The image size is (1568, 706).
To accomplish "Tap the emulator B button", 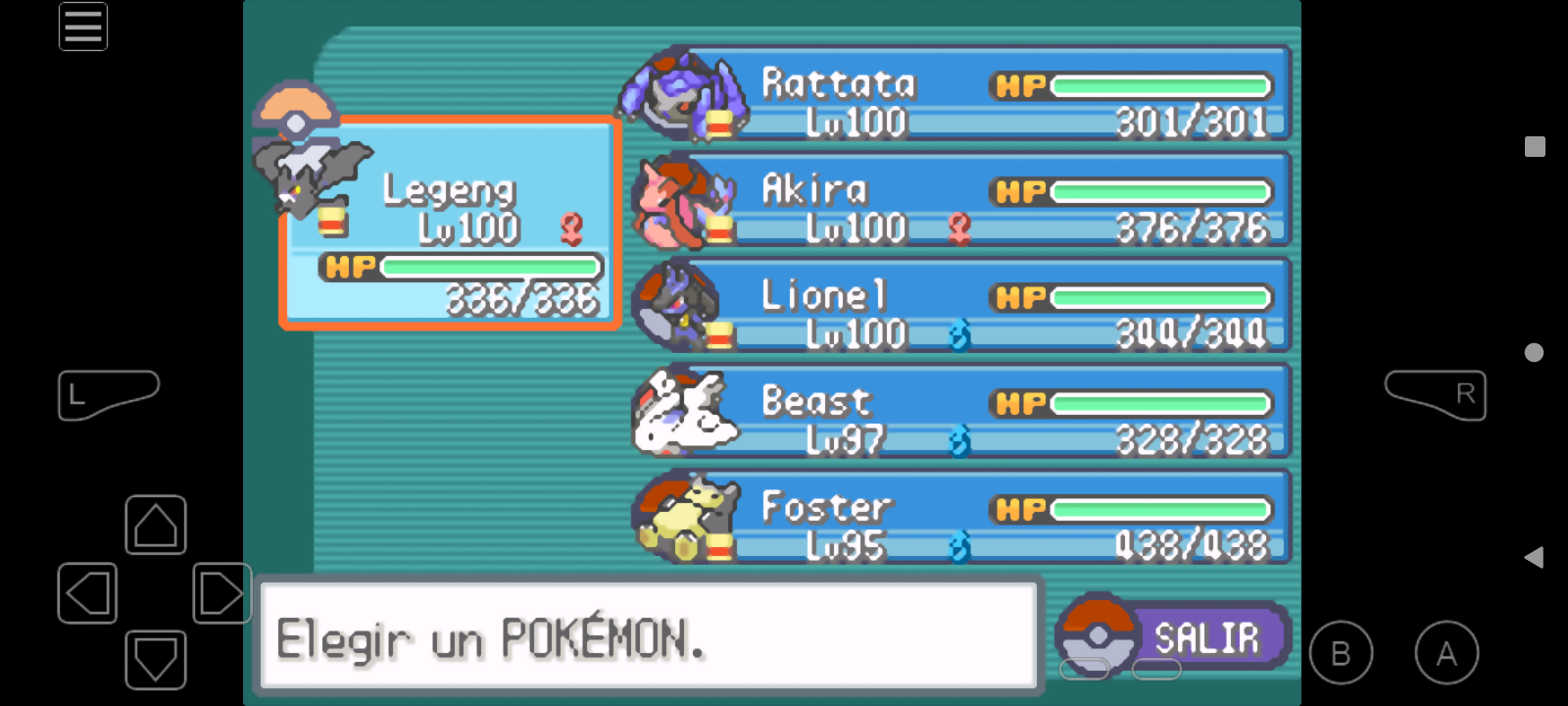I will click(x=1341, y=653).
